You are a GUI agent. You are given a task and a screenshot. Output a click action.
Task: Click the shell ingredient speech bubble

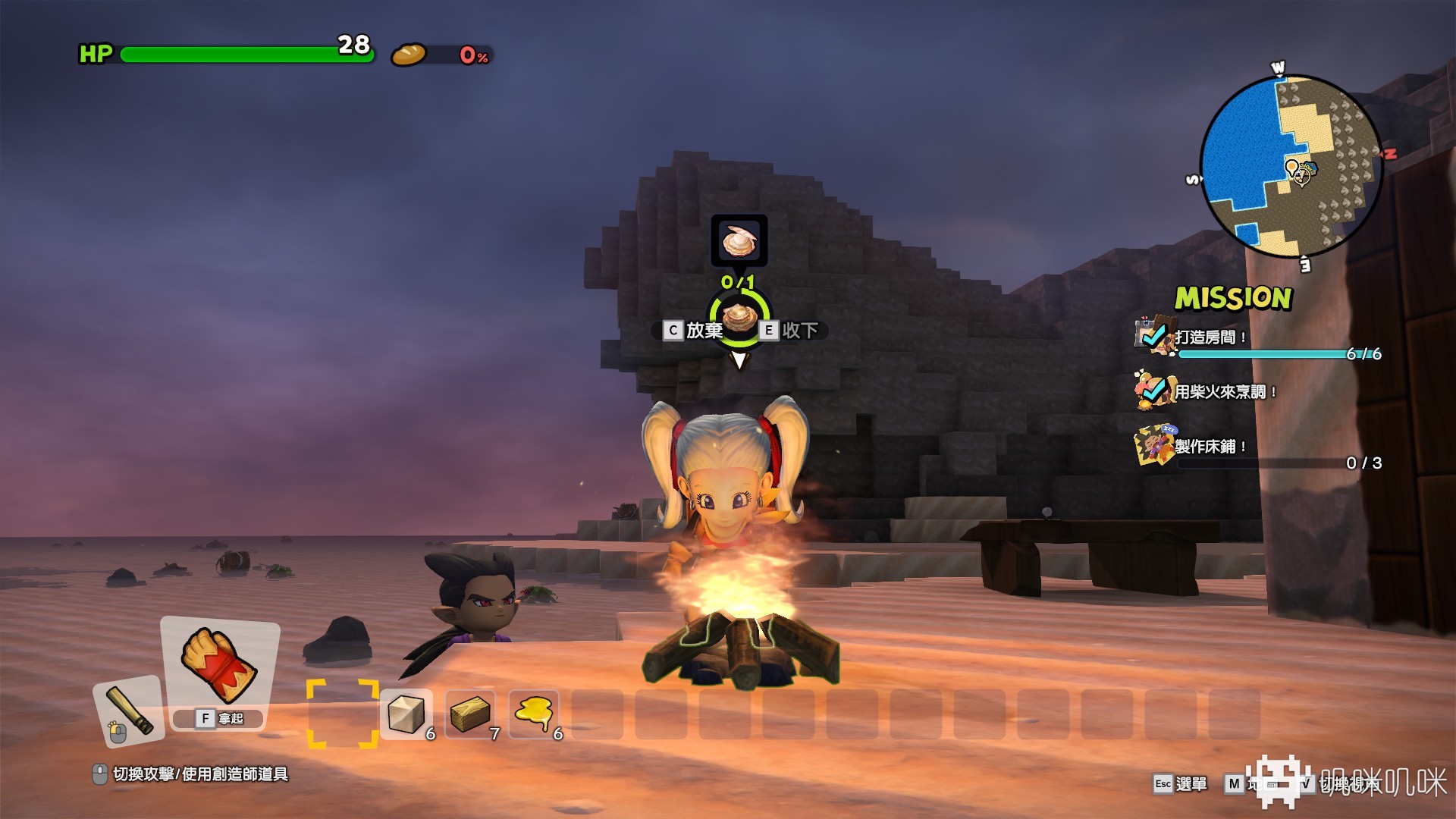[739, 241]
